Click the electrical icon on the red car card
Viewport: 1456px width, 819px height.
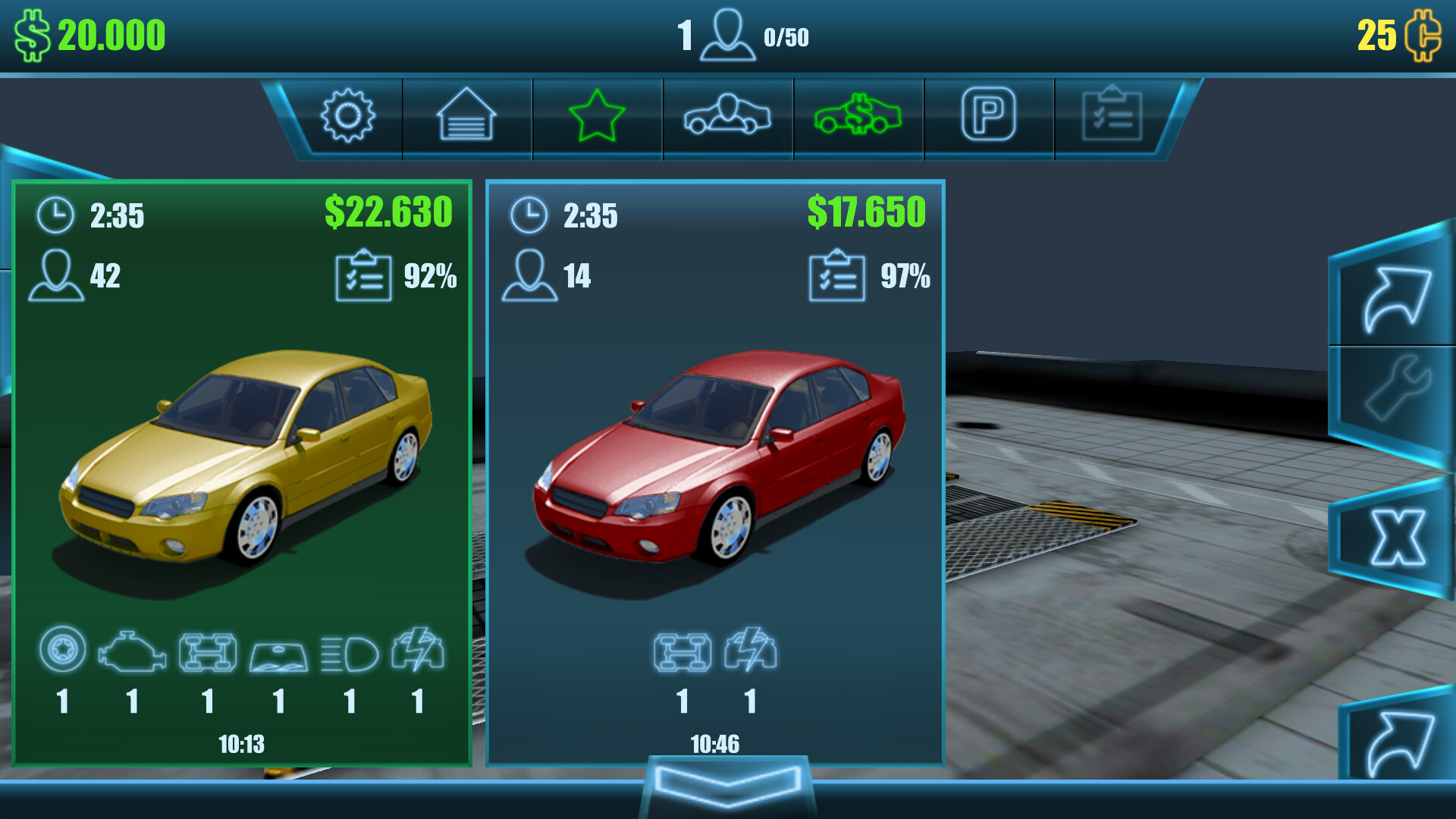pyautogui.click(x=752, y=654)
